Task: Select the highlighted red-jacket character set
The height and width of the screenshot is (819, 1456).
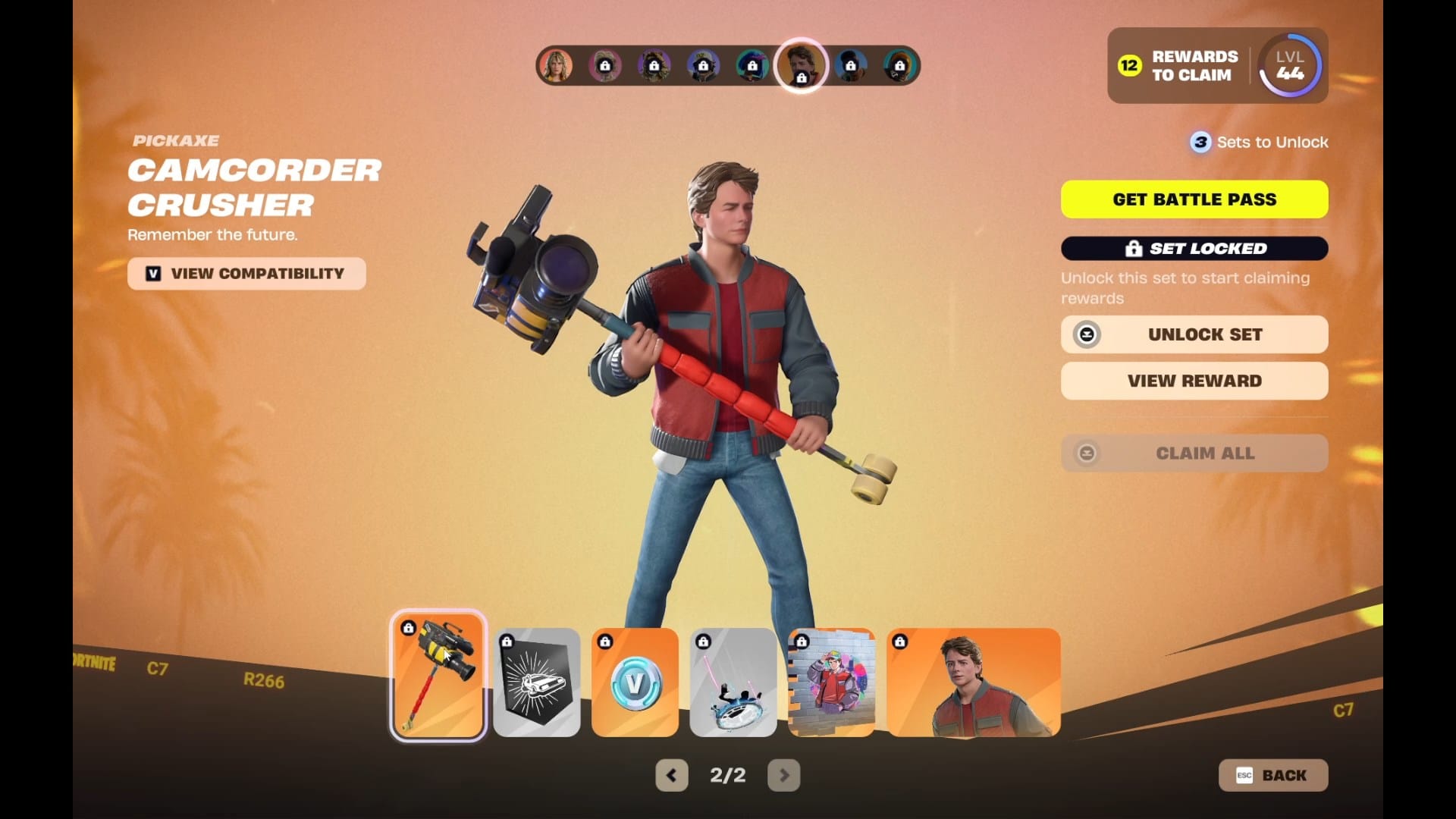Action: pos(801,64)
